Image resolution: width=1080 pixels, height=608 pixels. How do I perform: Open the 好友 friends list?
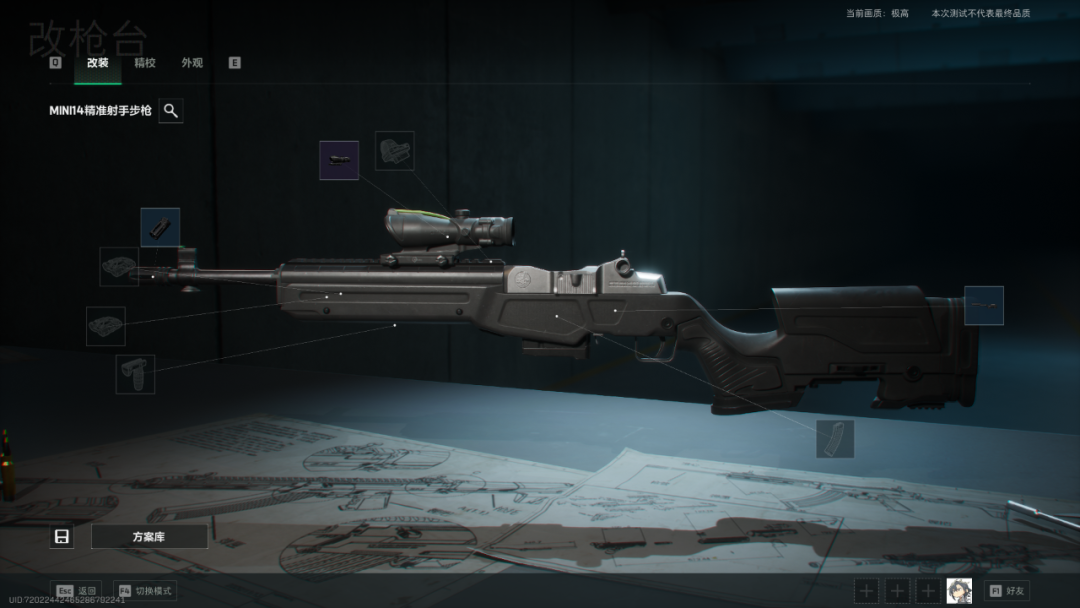click(x=1007, y=591)
